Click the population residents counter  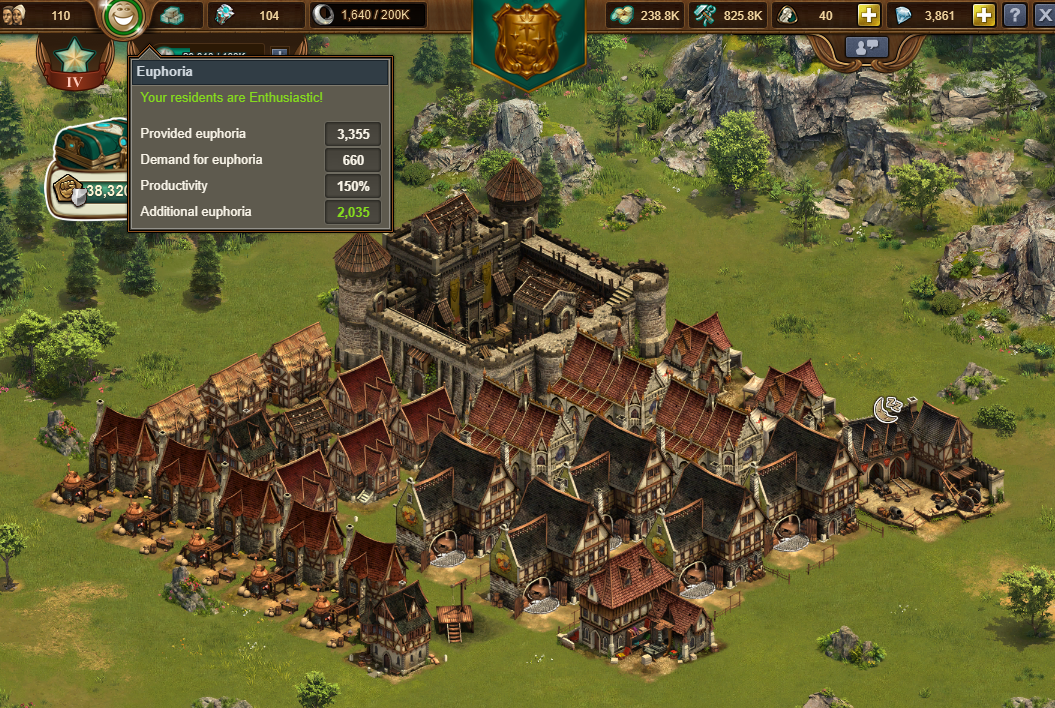coord(45,15)
